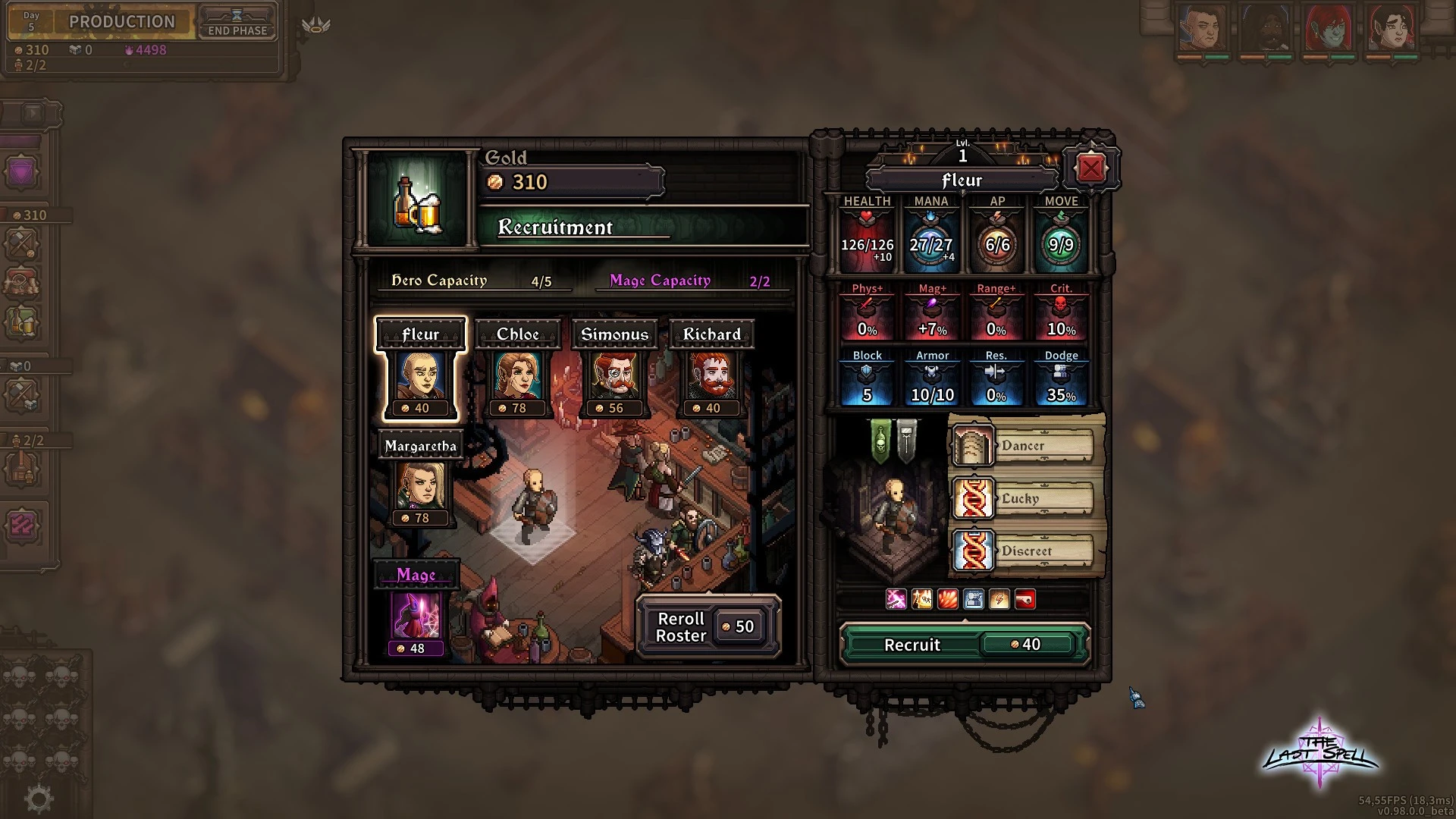This screenshot has height=819, width=1456.
Task: Choose the hero Simonus
Action: click(x=615, y=377)
